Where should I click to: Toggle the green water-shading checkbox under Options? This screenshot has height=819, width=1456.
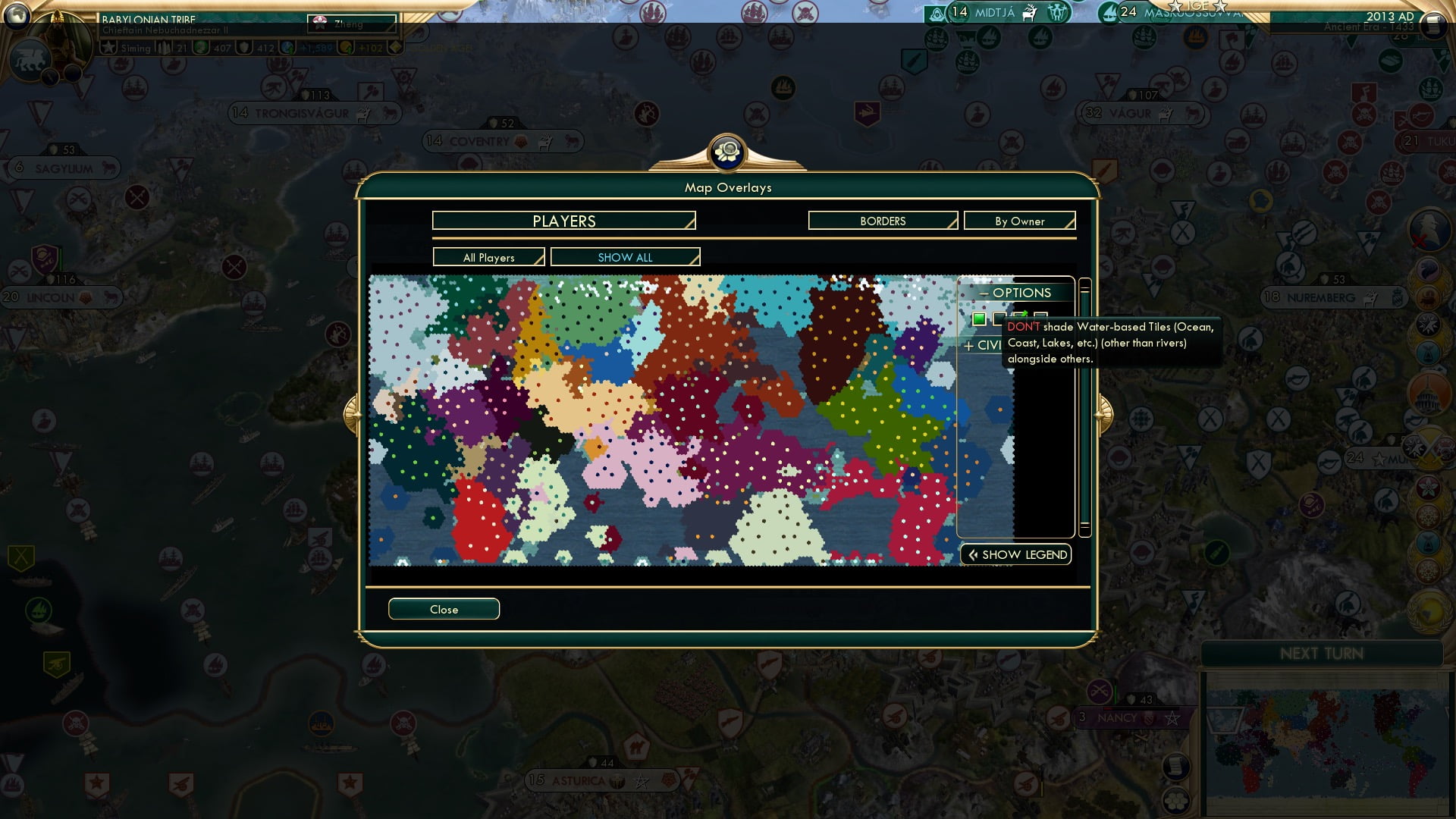point(979,319)
